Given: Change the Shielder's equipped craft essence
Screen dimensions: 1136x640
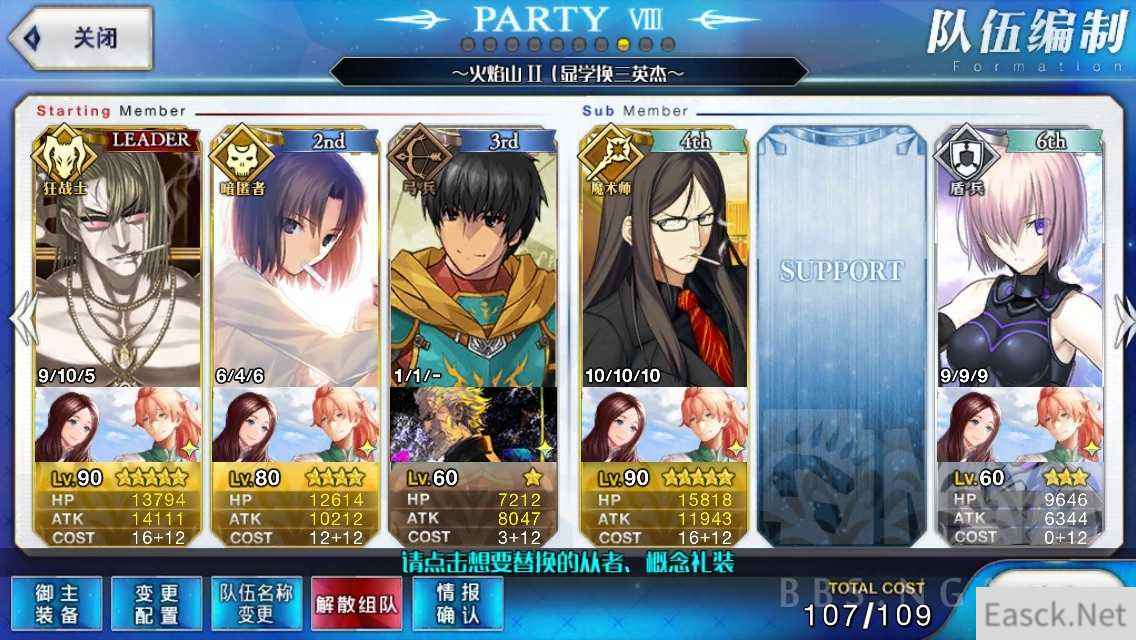Looking at the screenshot, I should coord(1018,424).
